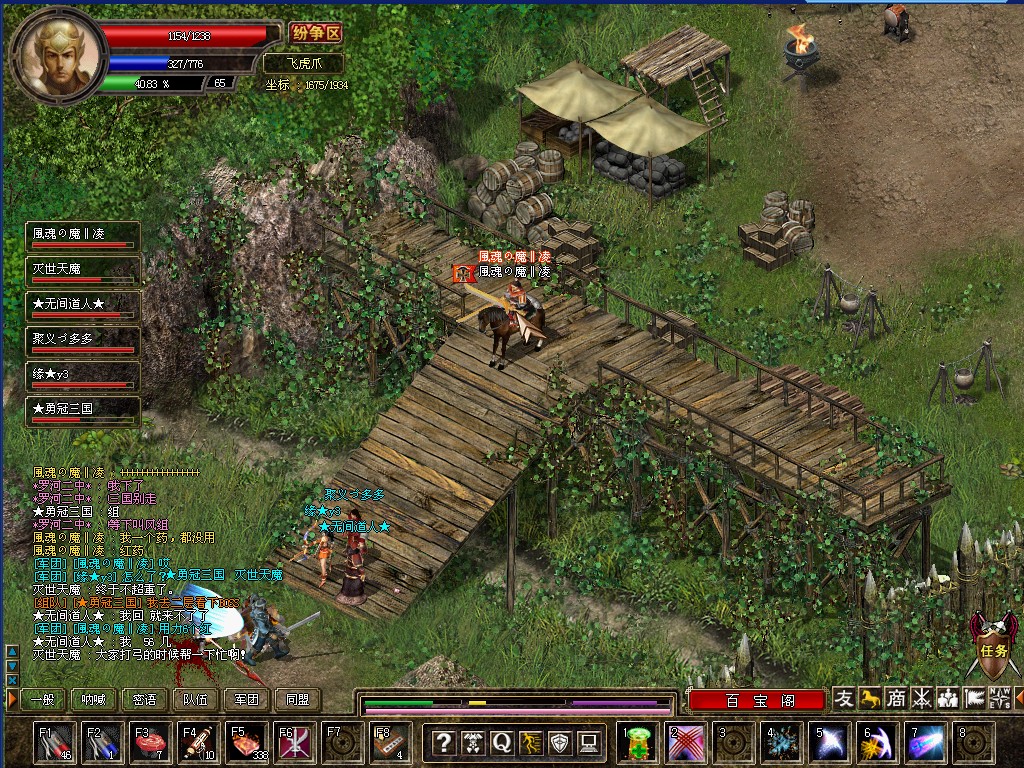This screenshot has width=1024, height=768.
Task: Click the golden horse mount icon
Action: pyautogui.click(x=870, y=699)
